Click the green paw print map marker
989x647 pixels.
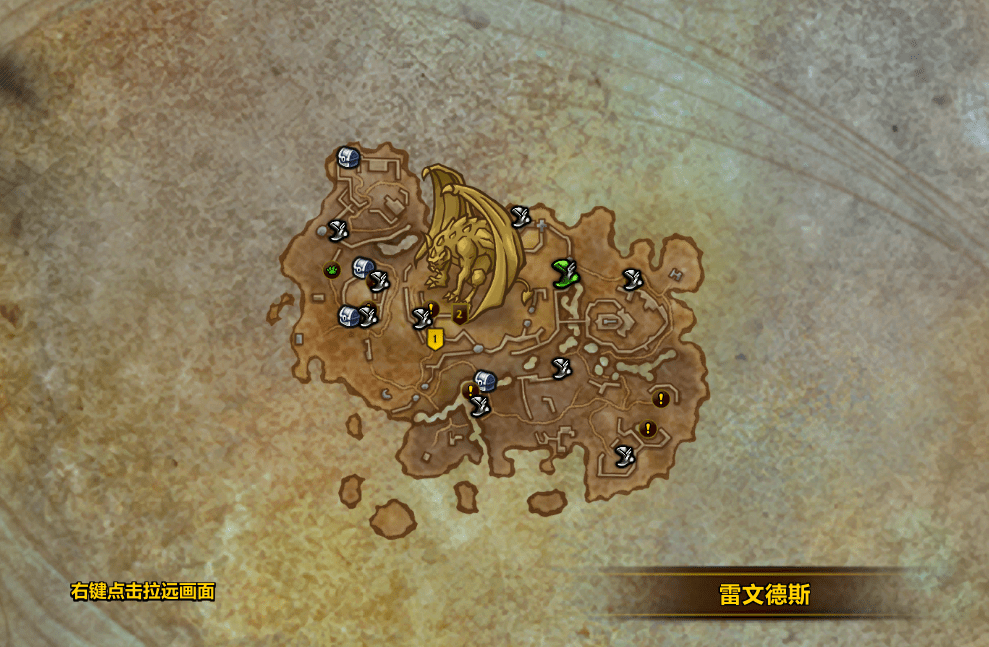pyautogui.click(x=331, y=270)
